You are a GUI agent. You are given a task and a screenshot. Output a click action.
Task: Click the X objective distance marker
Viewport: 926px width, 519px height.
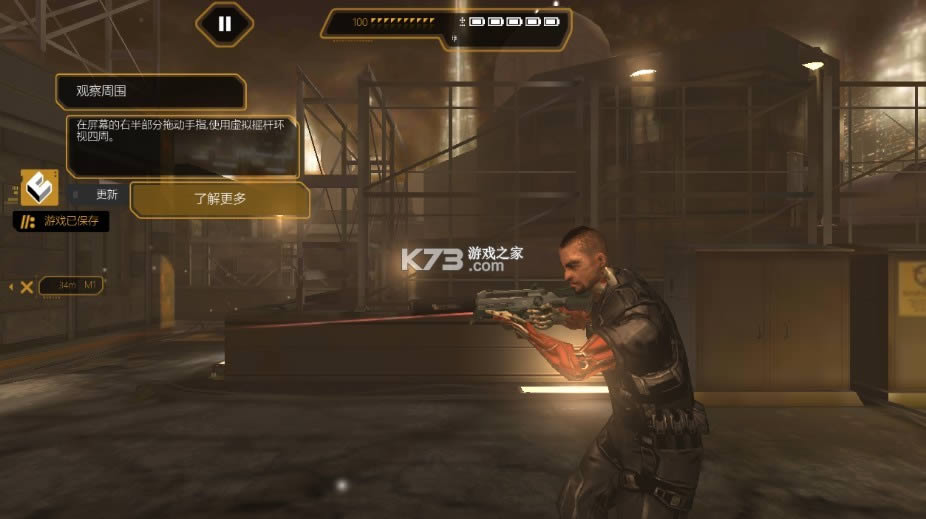[x=27, y=287]
